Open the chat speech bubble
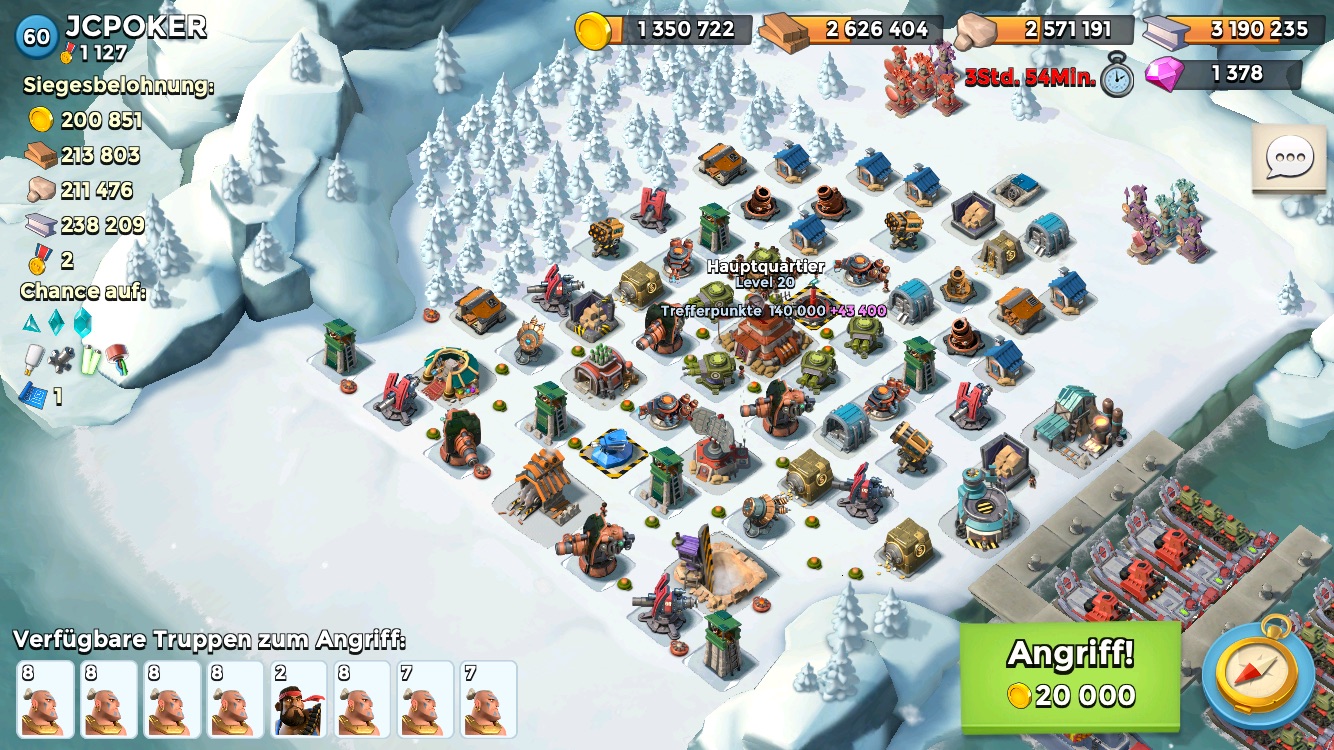Image resolution: width=1334 pixels, height=750 pixels. click(1289, 158)
